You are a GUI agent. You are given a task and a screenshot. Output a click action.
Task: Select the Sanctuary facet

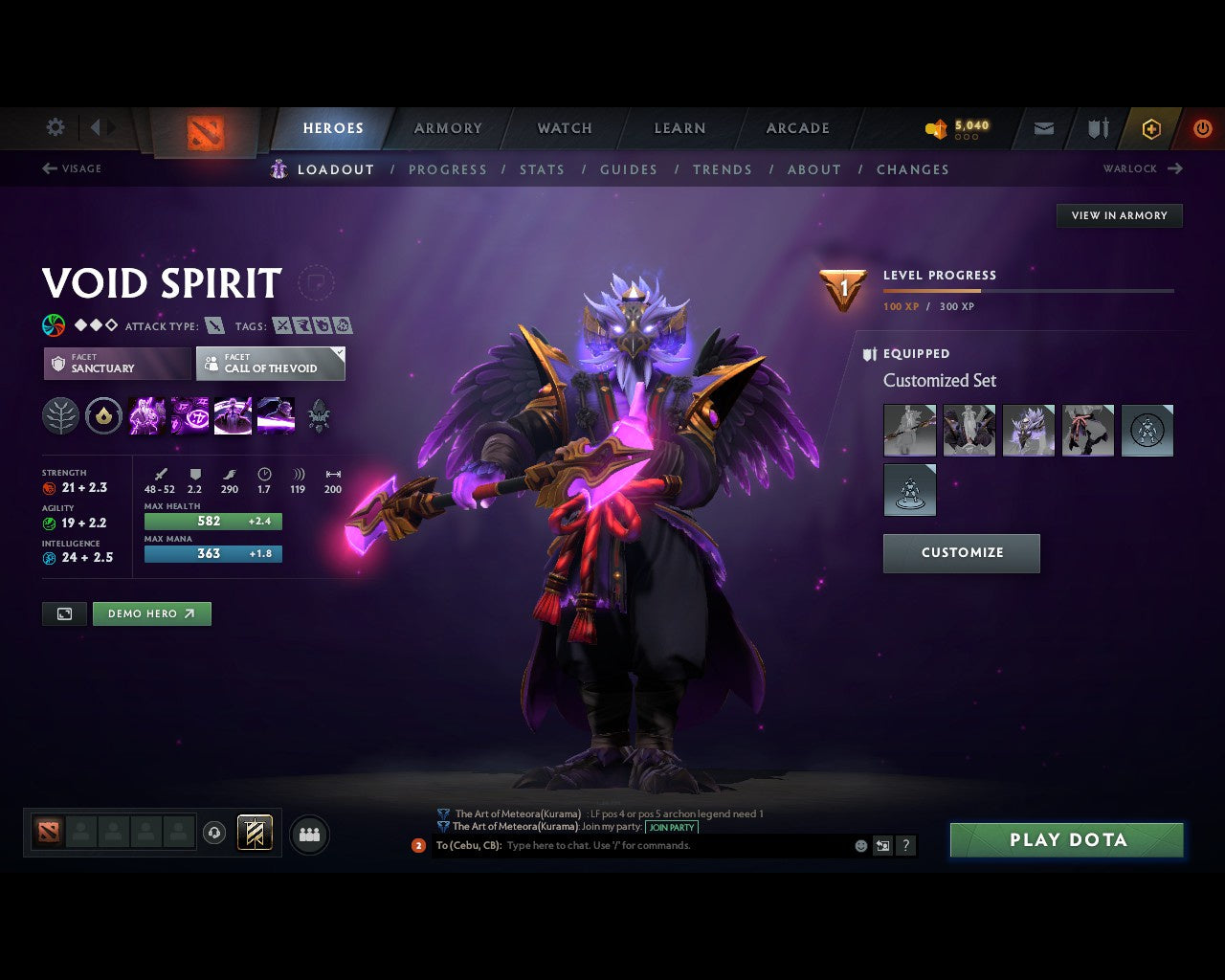pyautogui.click(x=117, y=364)
